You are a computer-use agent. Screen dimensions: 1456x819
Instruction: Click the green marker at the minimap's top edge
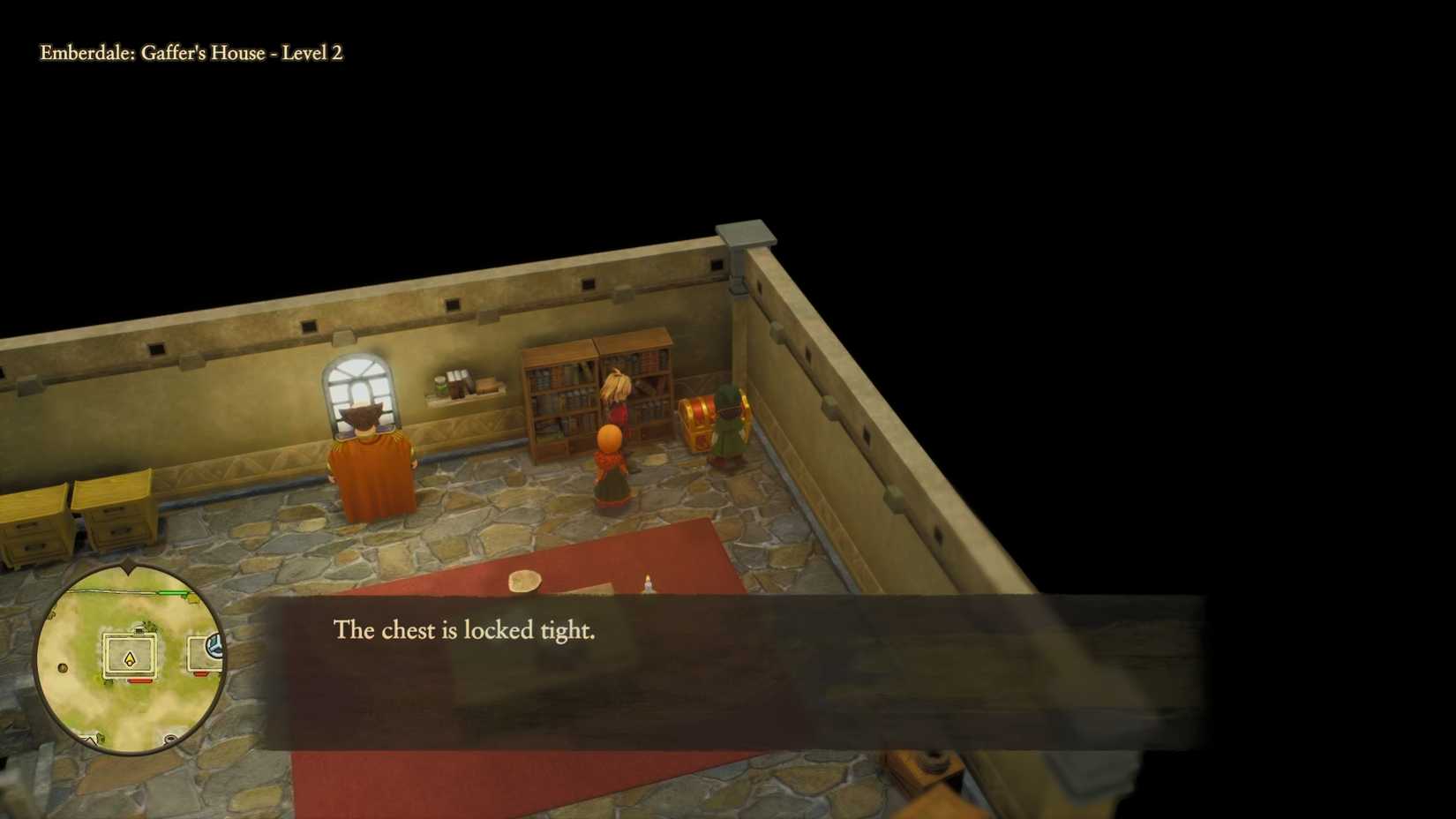(171, 591)
